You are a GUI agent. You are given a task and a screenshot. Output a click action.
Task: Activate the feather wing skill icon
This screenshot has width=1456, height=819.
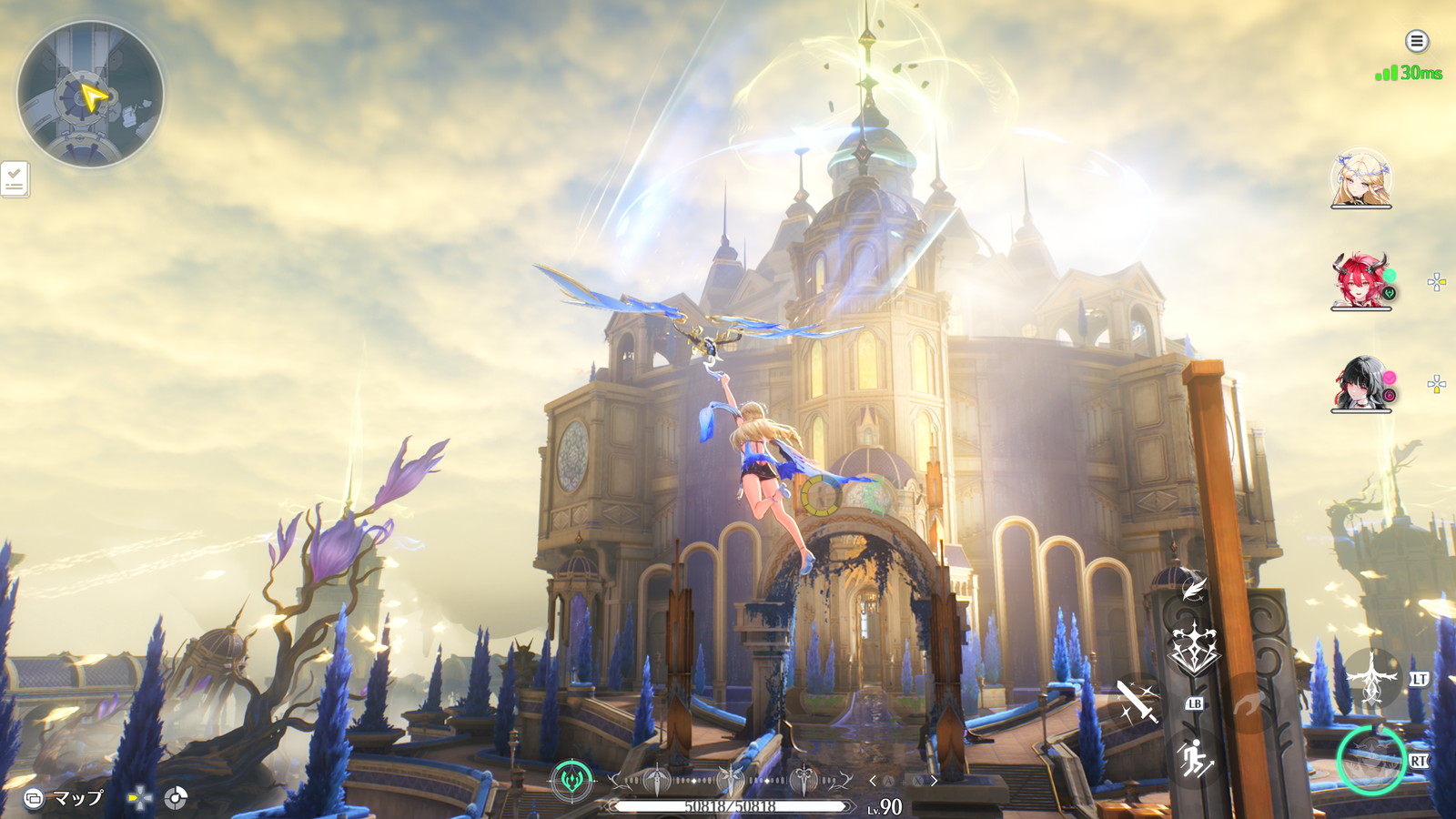[1193, 587]
